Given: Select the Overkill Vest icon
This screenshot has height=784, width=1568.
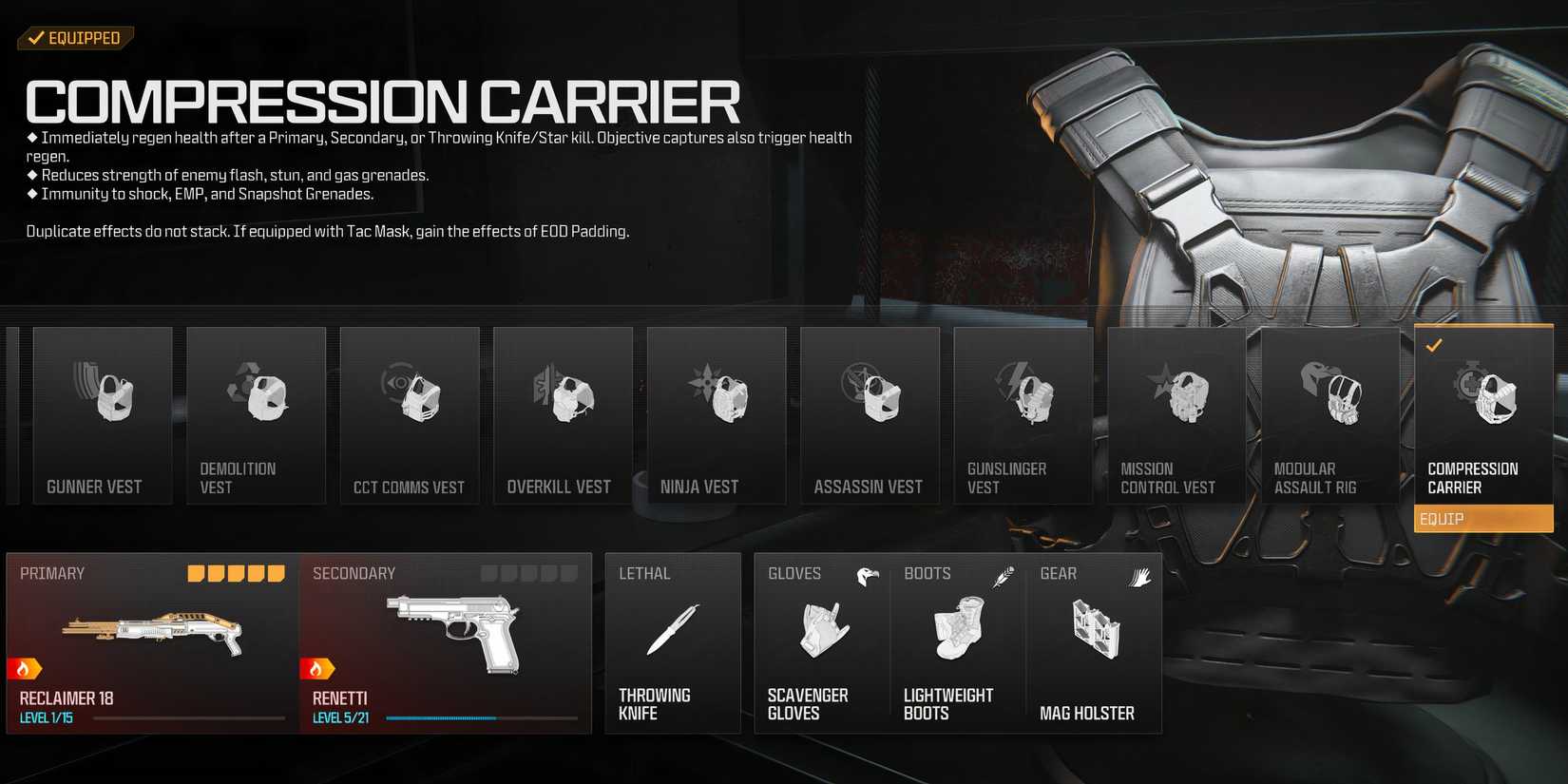Looking at the screenshot, I should [563, 413].
